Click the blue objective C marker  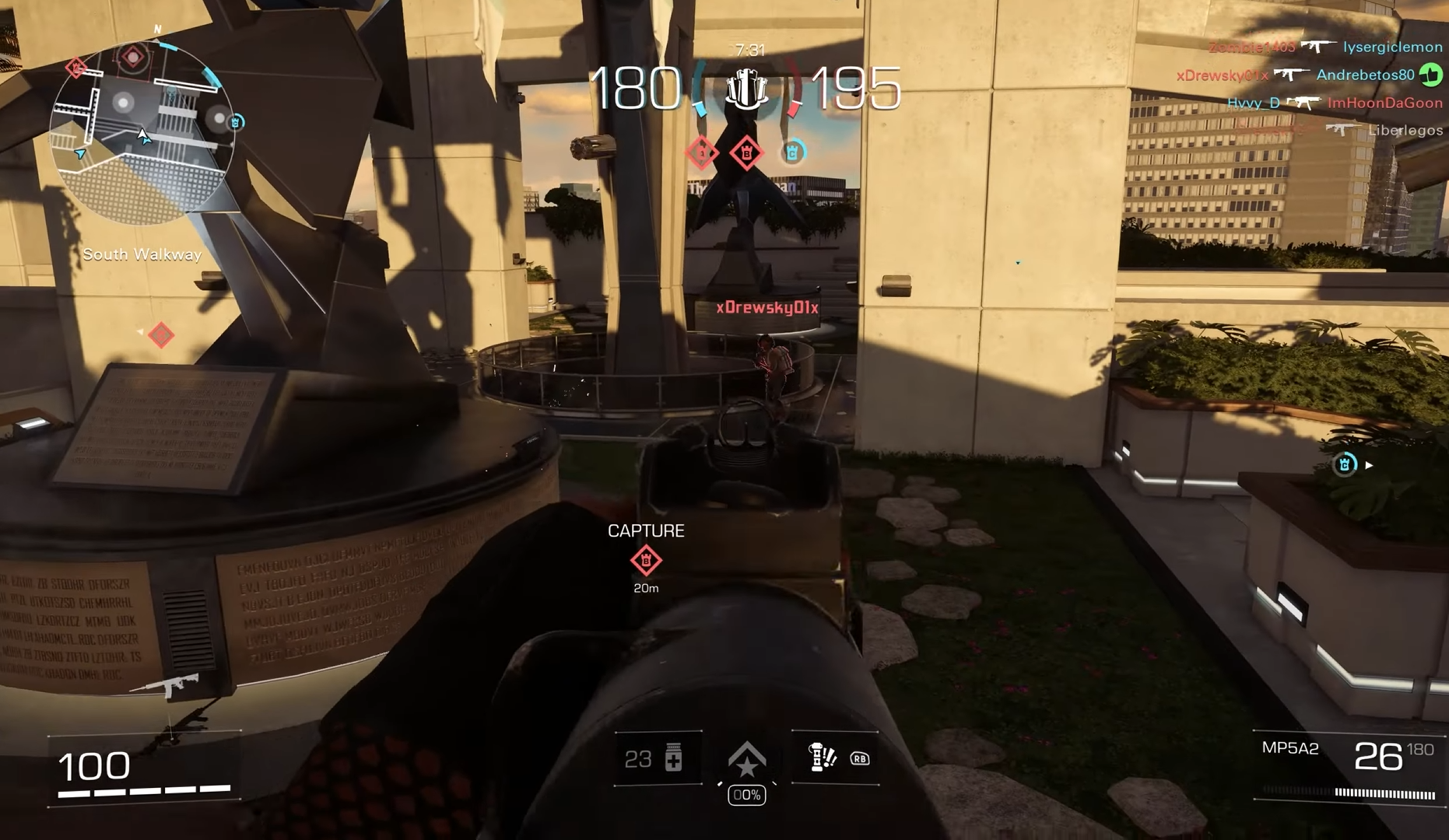793,152
